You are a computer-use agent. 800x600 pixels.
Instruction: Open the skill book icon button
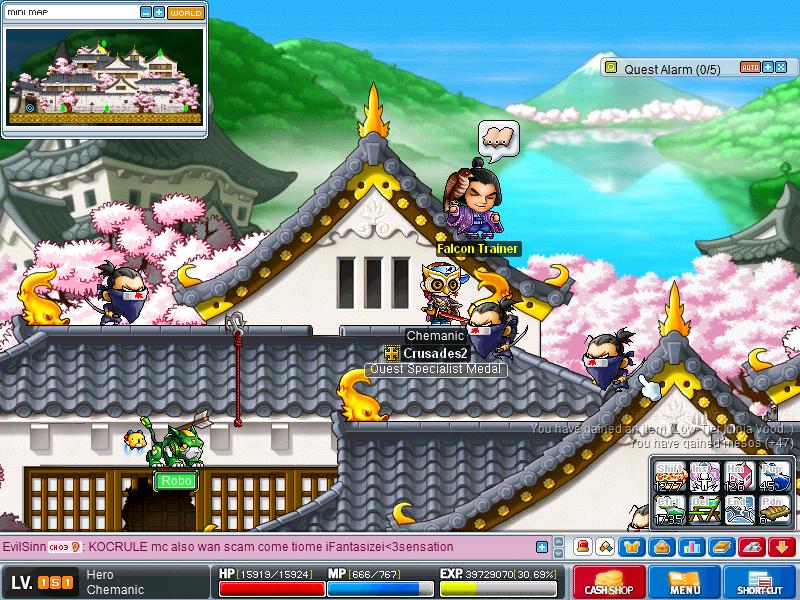721,547
